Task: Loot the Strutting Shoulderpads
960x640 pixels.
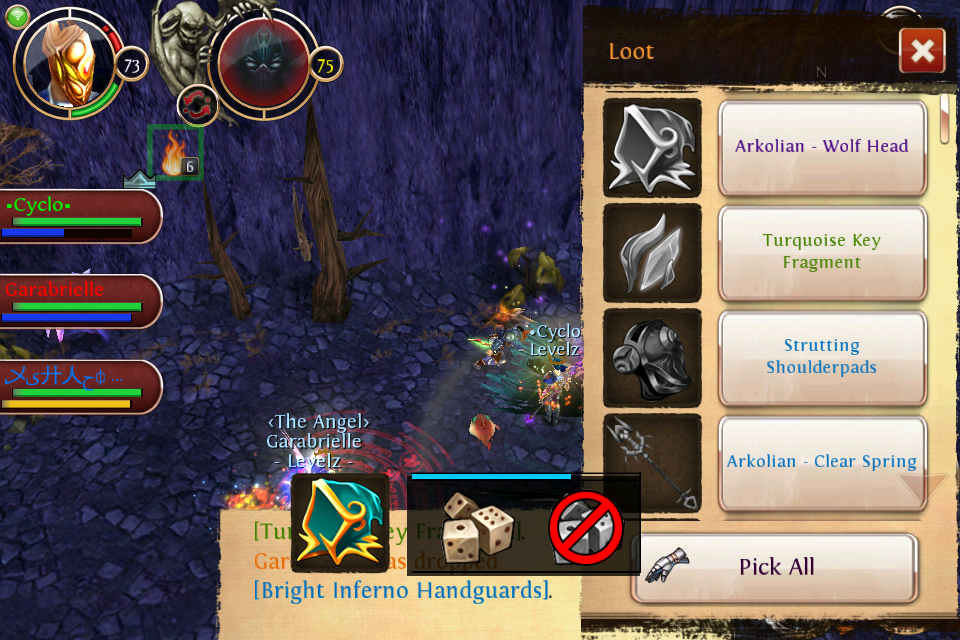Action: tap(822, 357)
